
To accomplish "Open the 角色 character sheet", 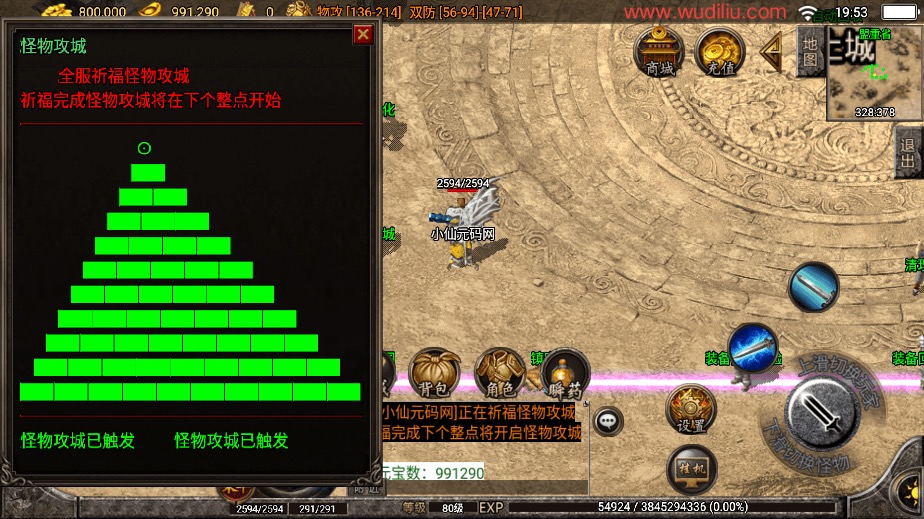I will tap(499, 373).
